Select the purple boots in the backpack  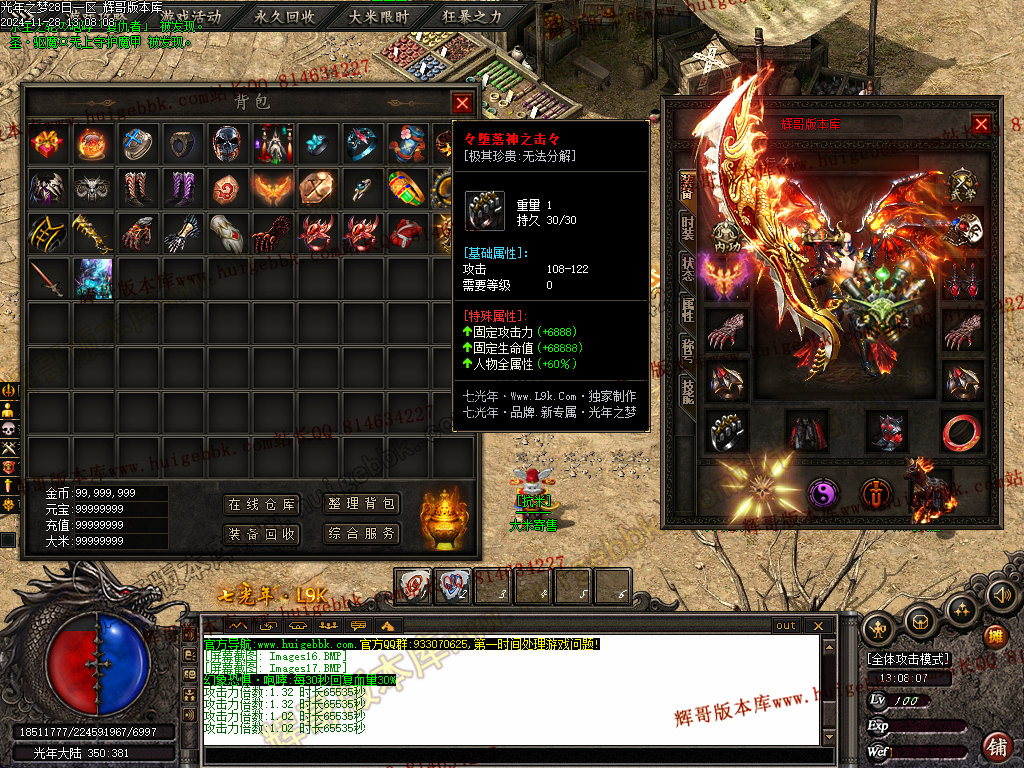coord(183,187)
